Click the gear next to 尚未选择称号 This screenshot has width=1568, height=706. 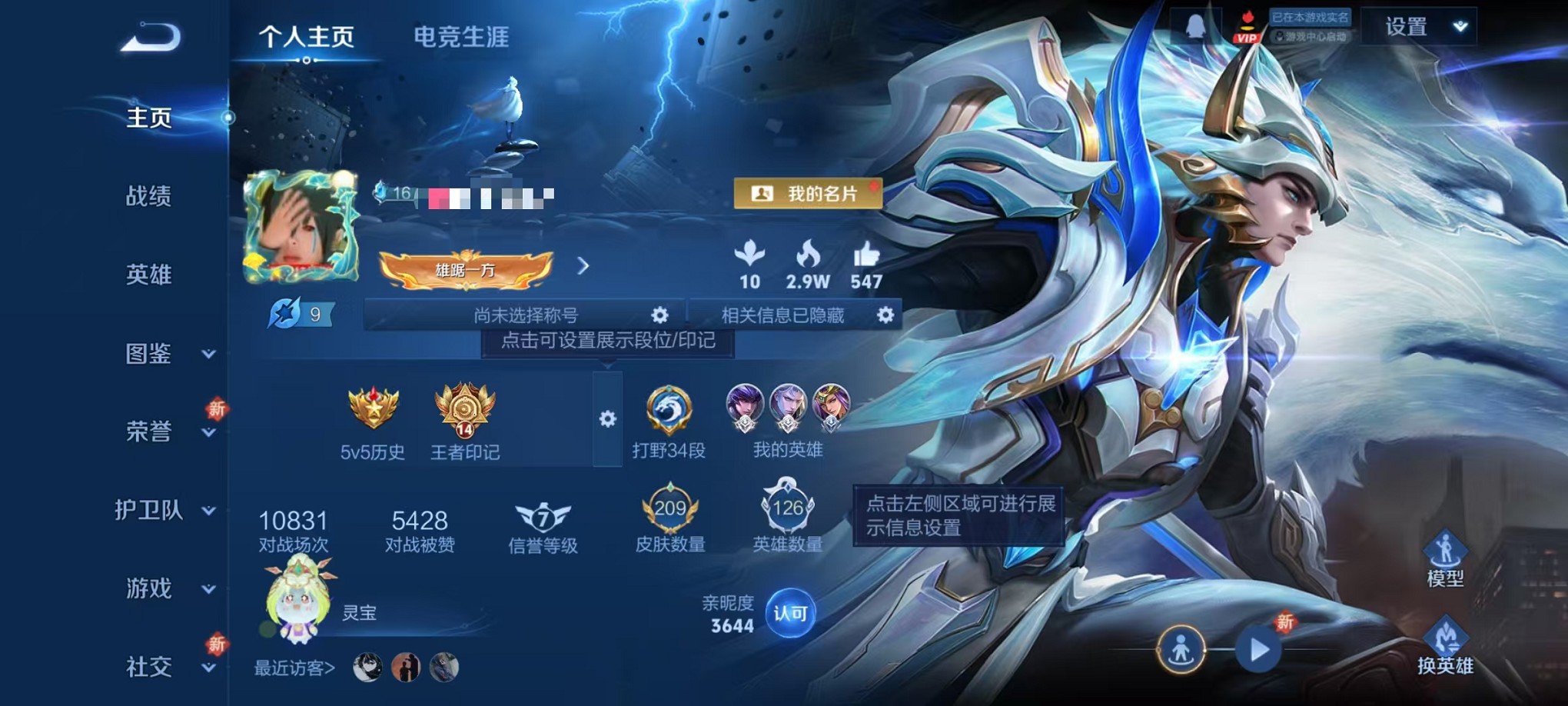click(x=659, y=315)
